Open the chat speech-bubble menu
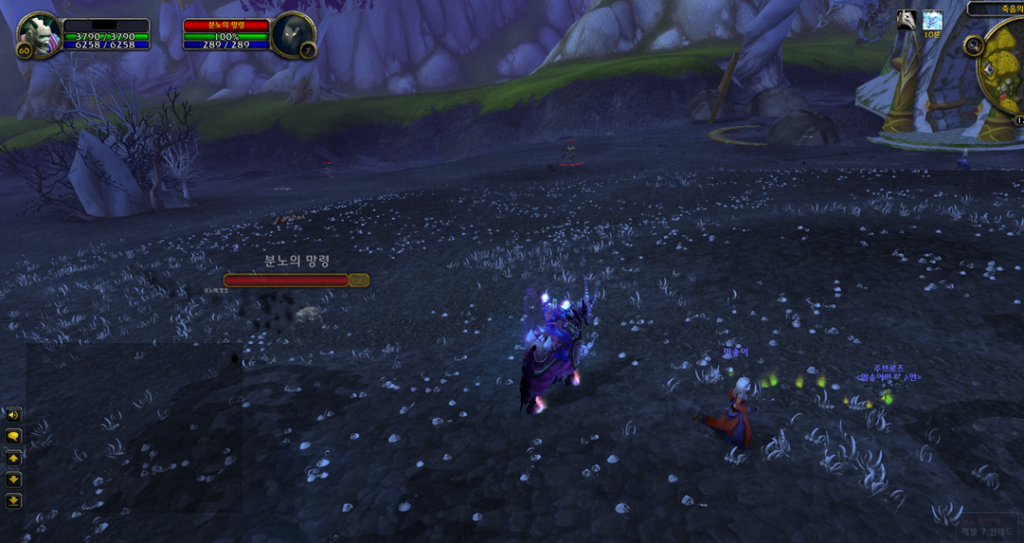1024x543 pixels. click(x=14, y=436)
